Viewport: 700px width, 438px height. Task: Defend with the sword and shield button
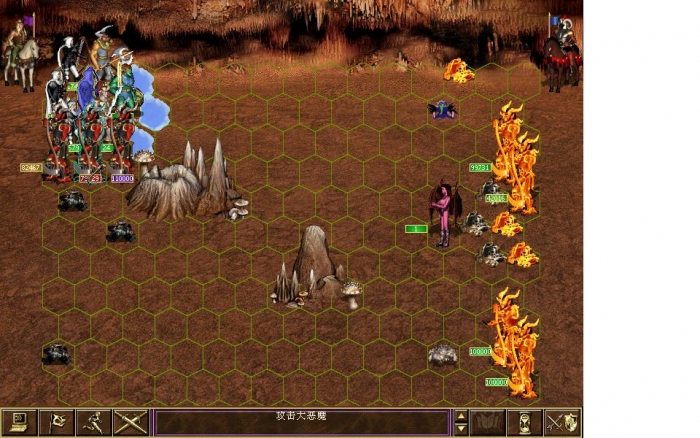tap(561, 422)
